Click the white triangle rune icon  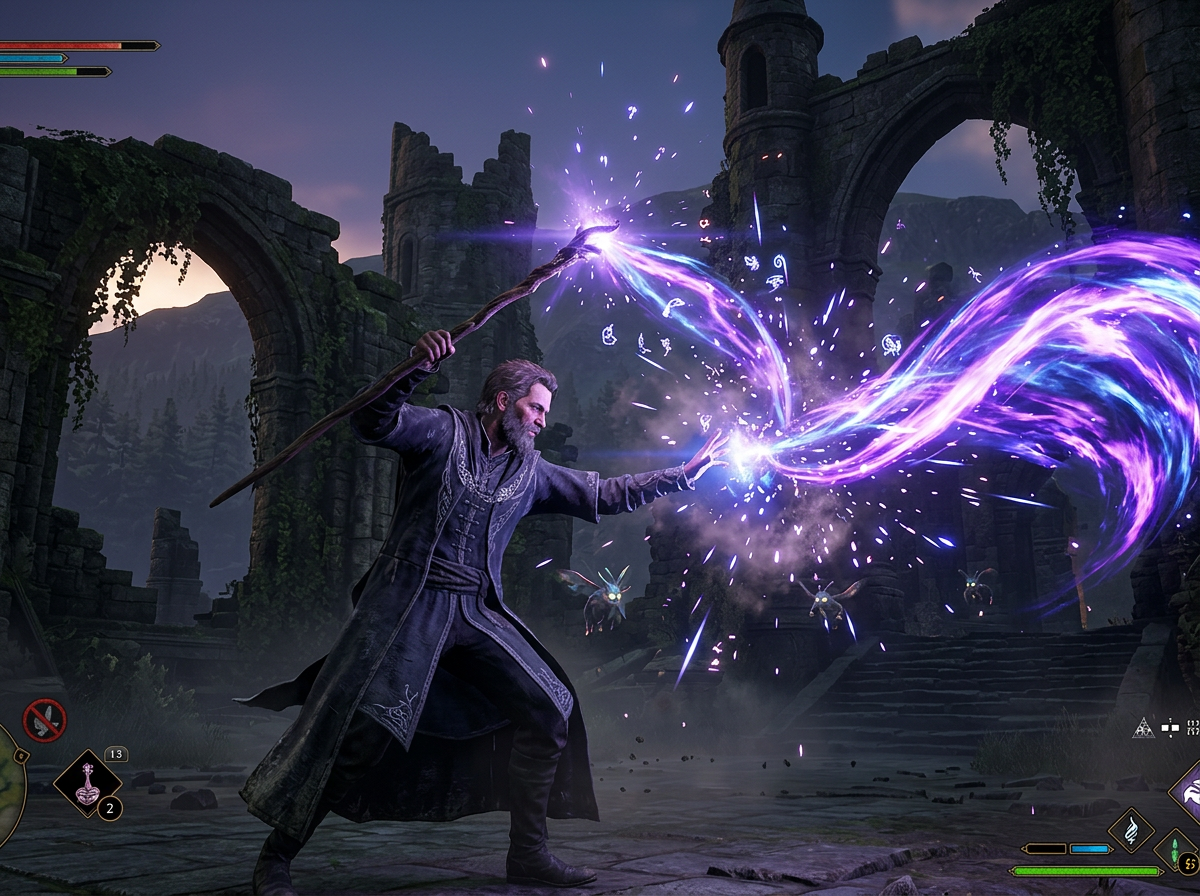(x=1143, y=727)
